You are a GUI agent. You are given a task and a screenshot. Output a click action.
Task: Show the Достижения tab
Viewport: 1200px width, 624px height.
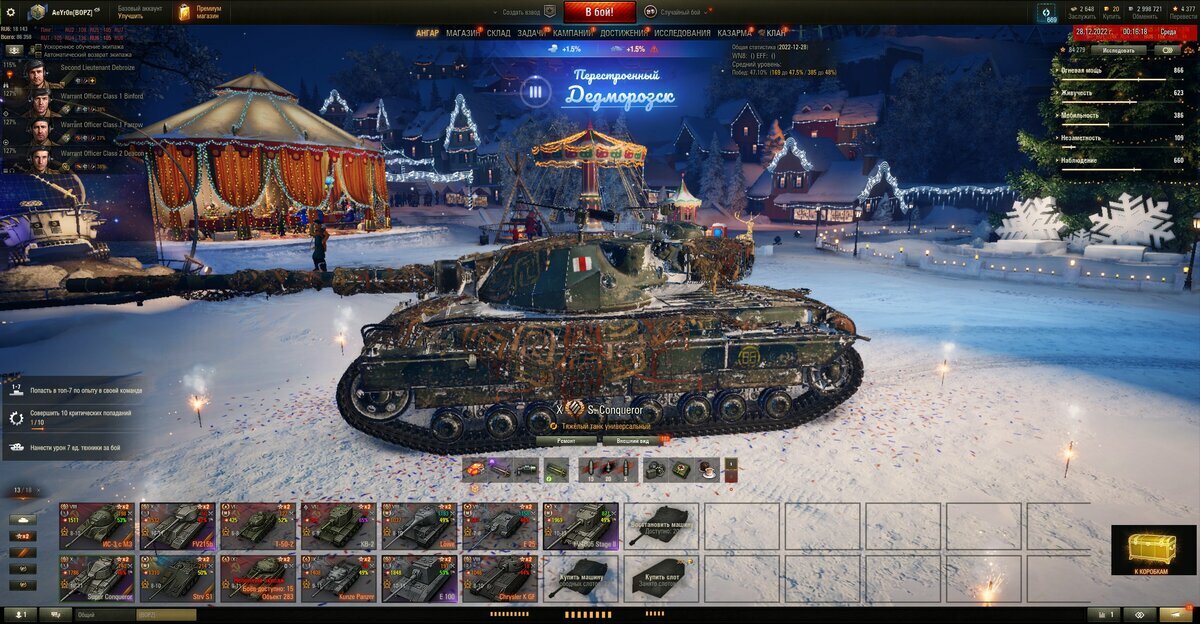(x=623, y=33)
